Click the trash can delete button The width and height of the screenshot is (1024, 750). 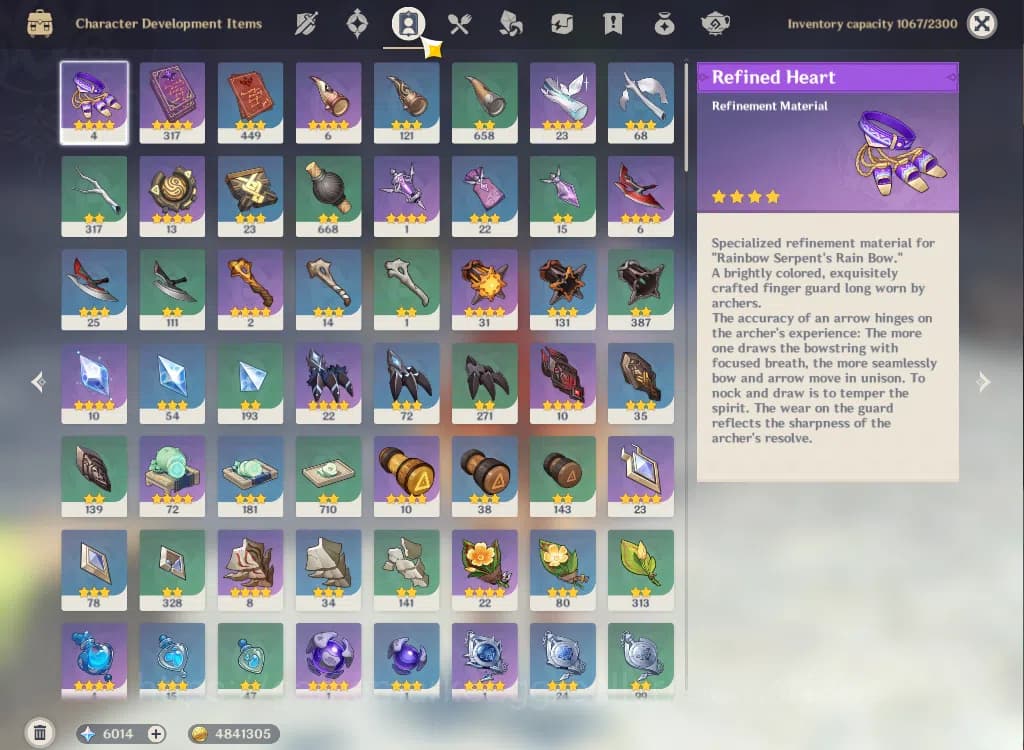[x=40, y=733]
